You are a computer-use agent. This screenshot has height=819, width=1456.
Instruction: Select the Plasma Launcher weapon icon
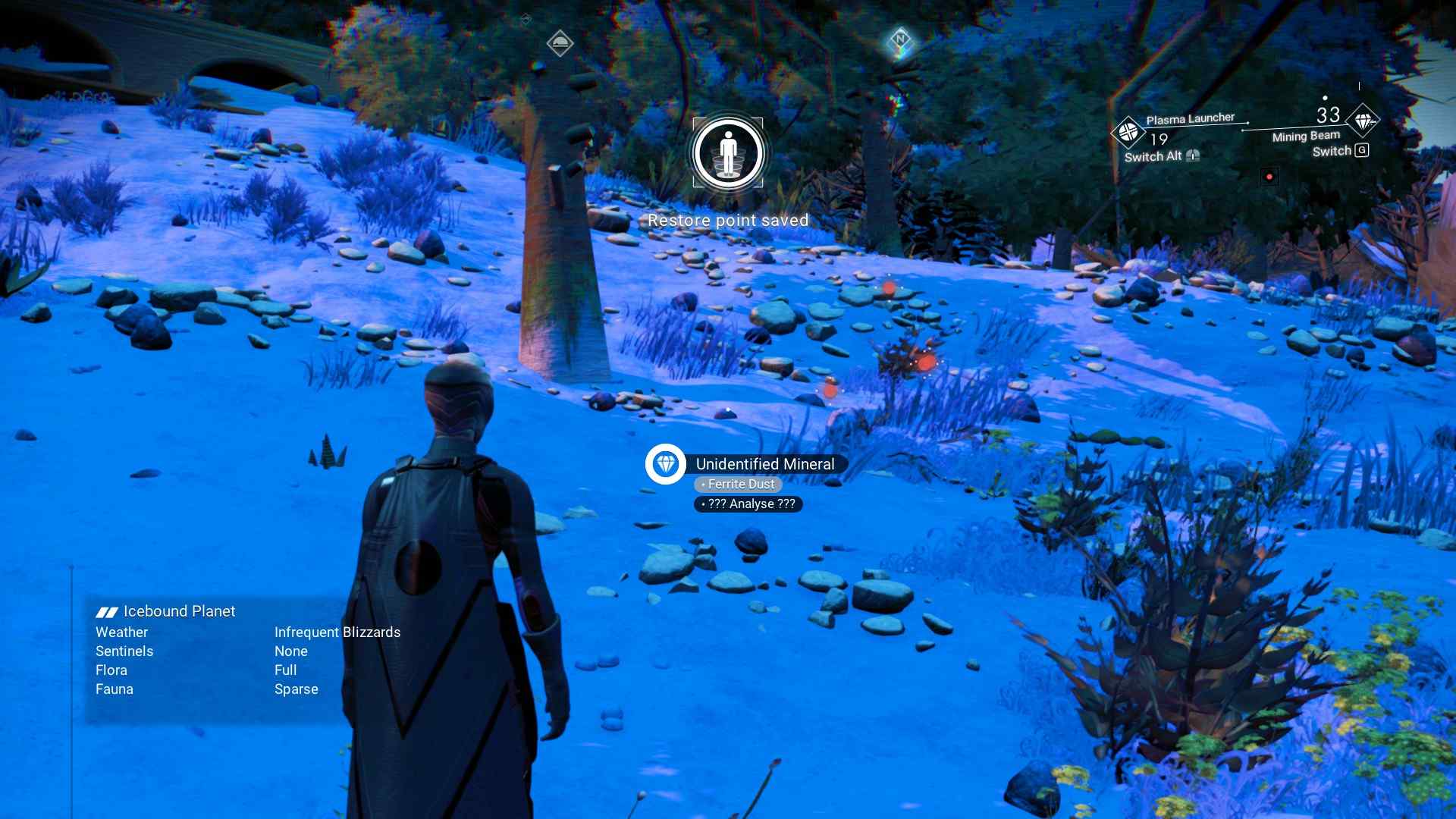(1128, 132)
